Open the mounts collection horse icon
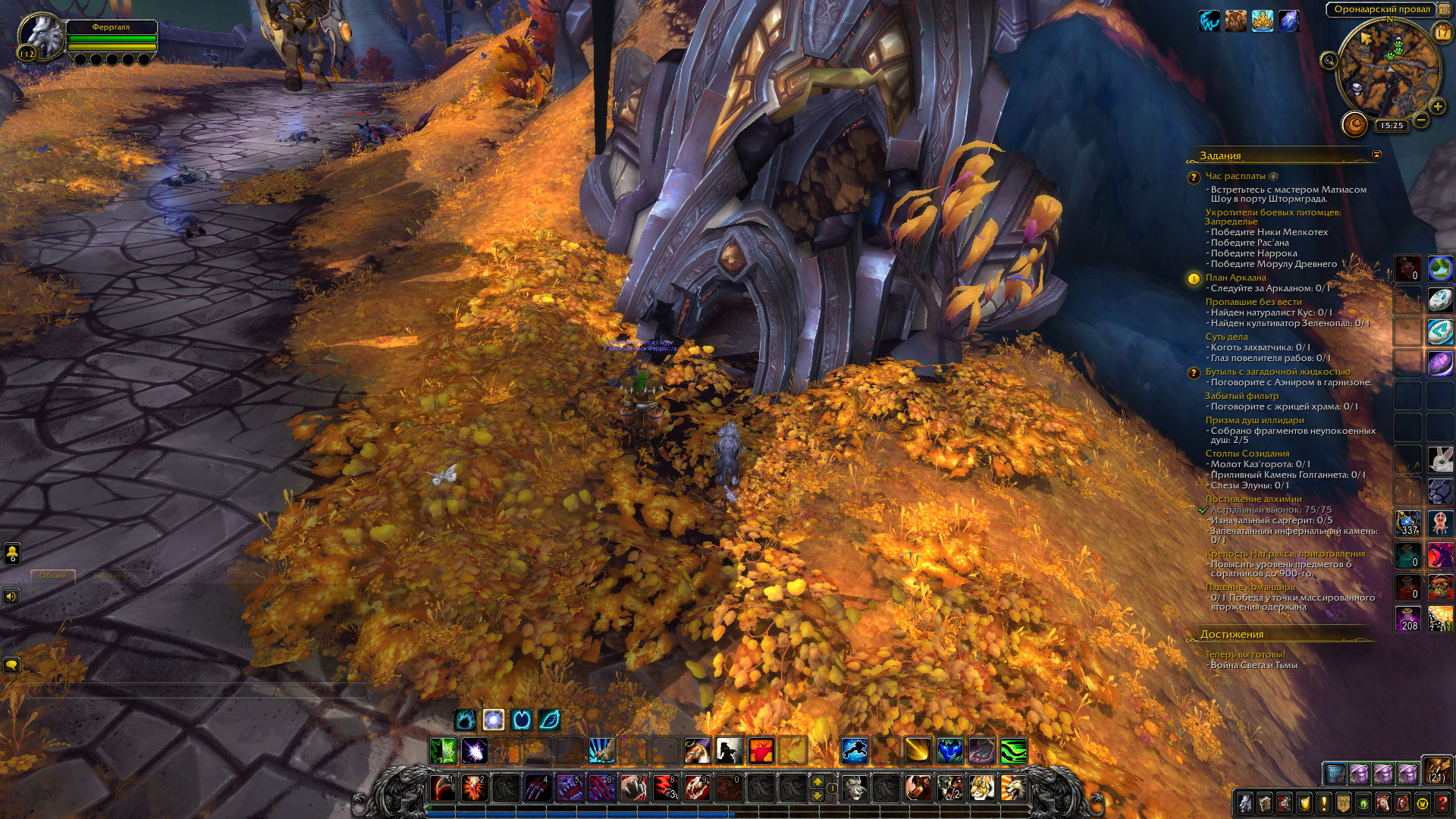The height and width of the screenshot is (819, 1456). [1382, 803]
